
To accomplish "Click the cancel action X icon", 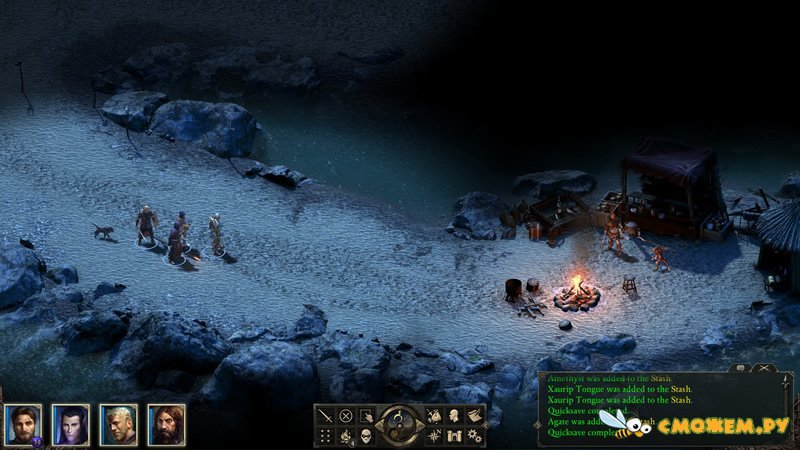I will [346, 416].
